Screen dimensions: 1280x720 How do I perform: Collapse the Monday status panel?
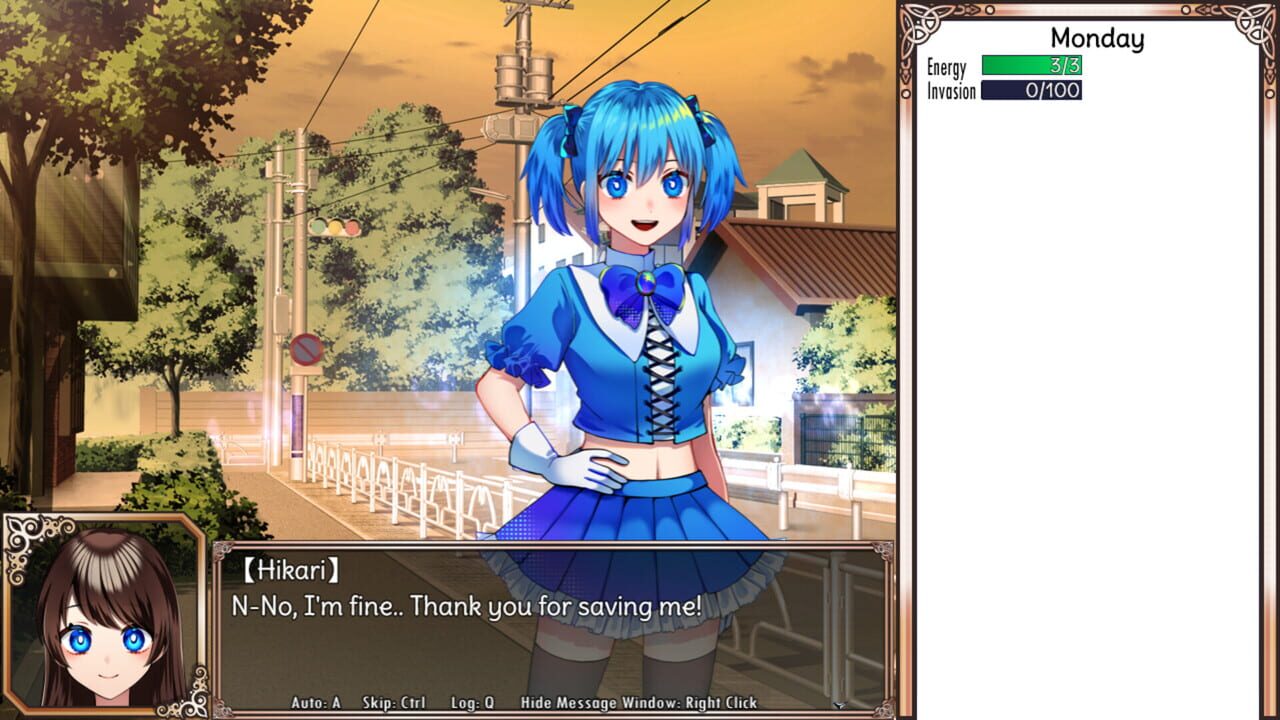tap(1097, 39)
